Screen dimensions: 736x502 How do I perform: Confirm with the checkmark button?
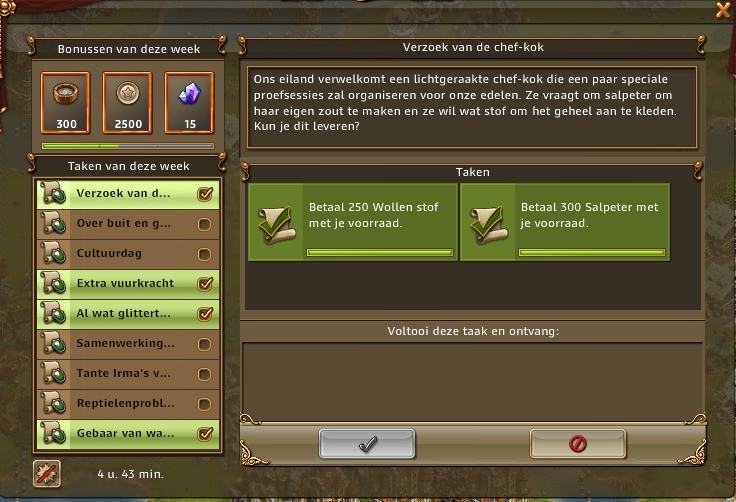[x=367, y=444]
